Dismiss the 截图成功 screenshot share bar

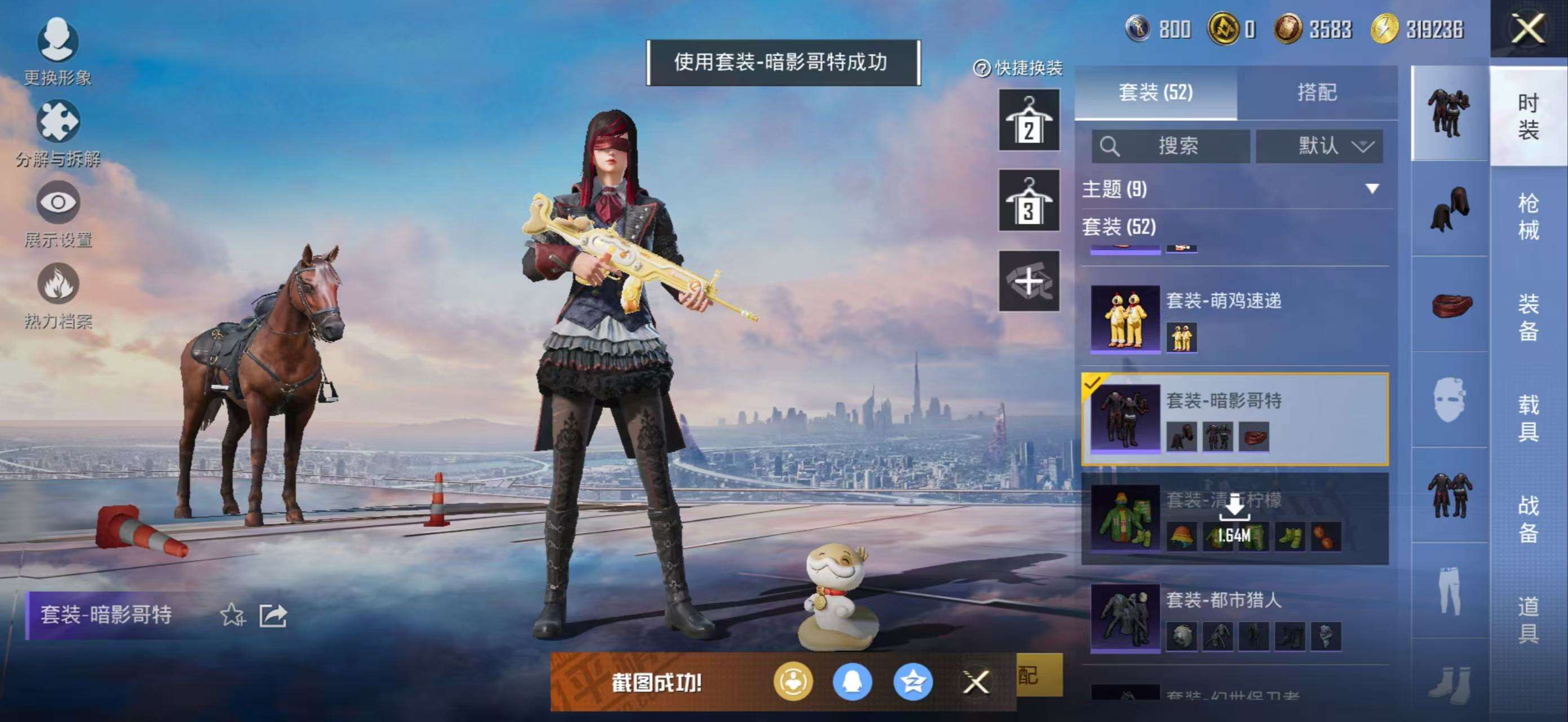[x=976, y=682]
